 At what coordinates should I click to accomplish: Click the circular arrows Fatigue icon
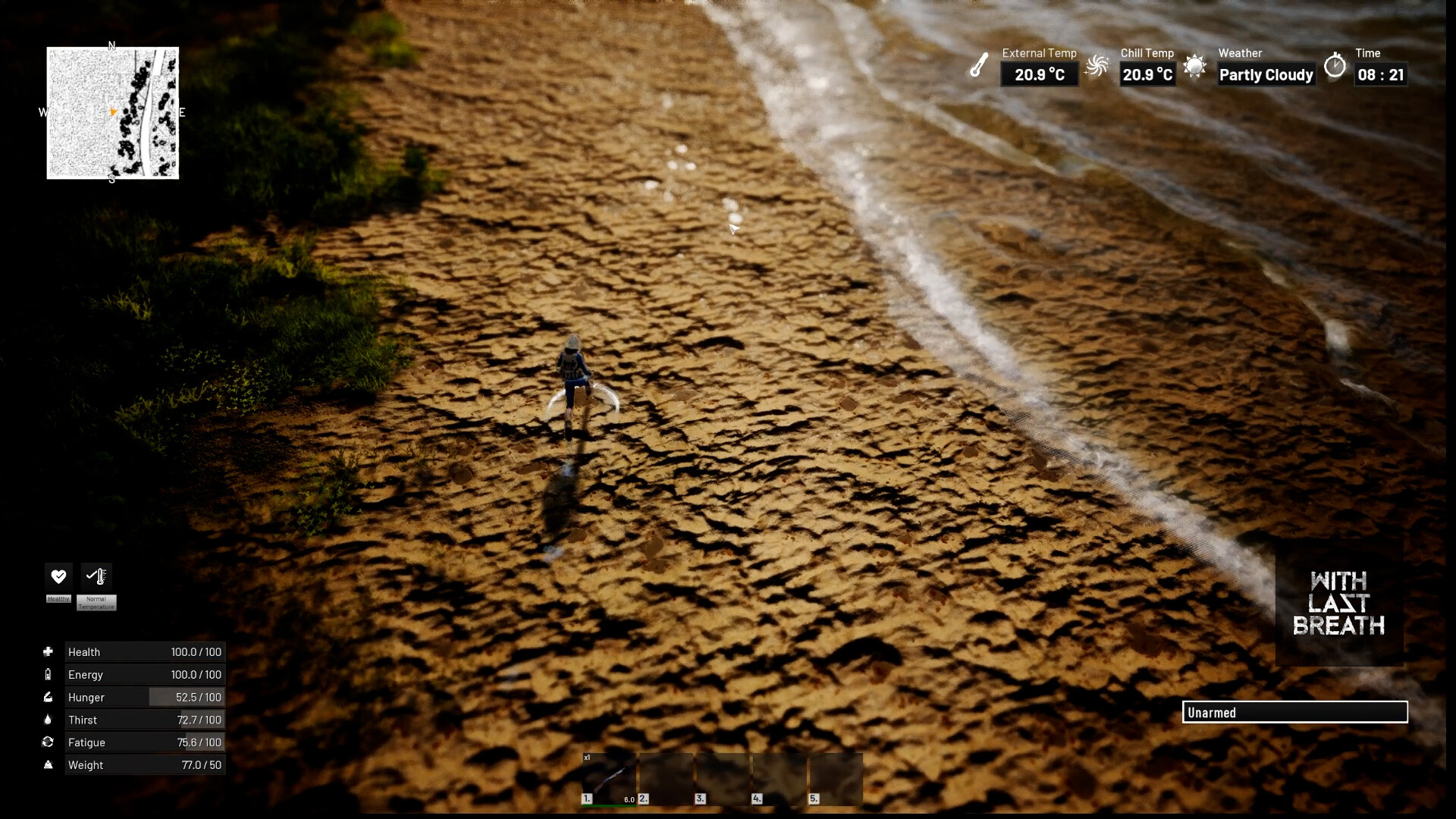(49, 742)
